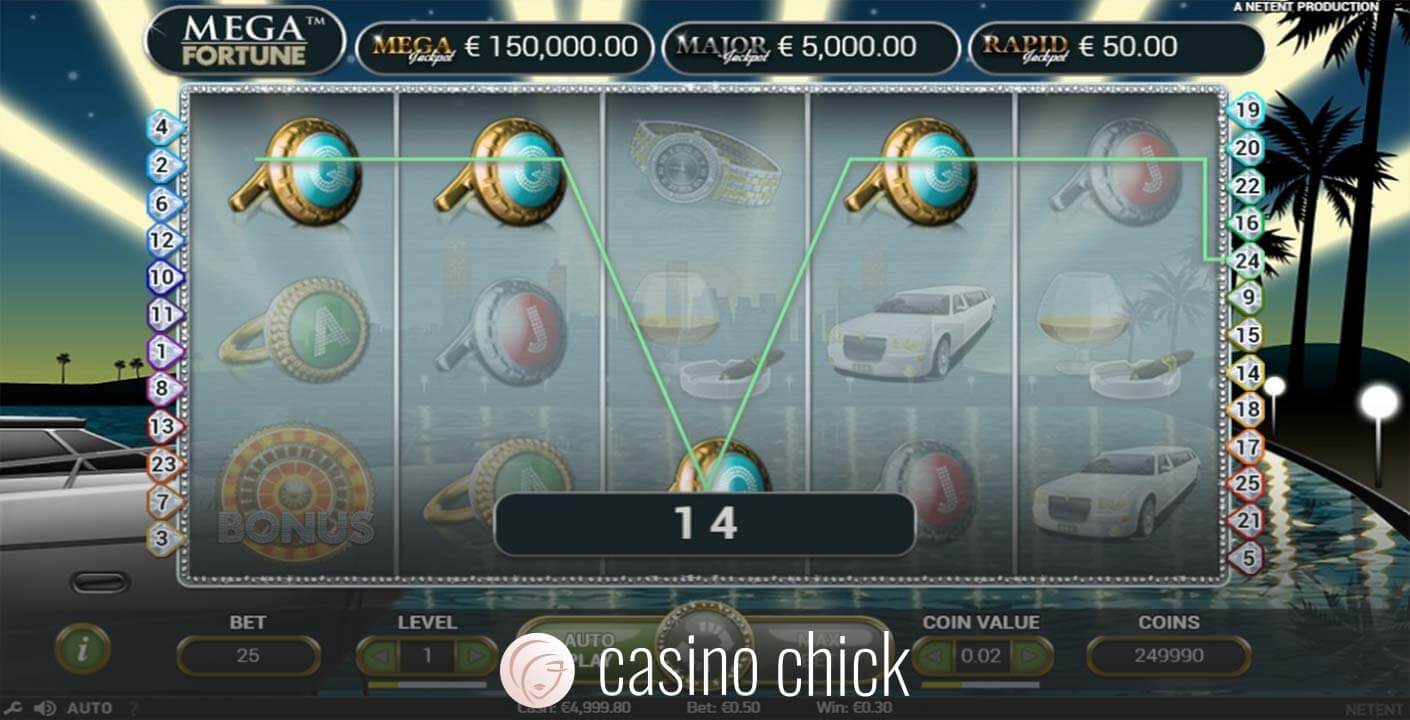This screenshot has width=1410, height=720.
Task: Increase the bet level
Action: point(476,657)
